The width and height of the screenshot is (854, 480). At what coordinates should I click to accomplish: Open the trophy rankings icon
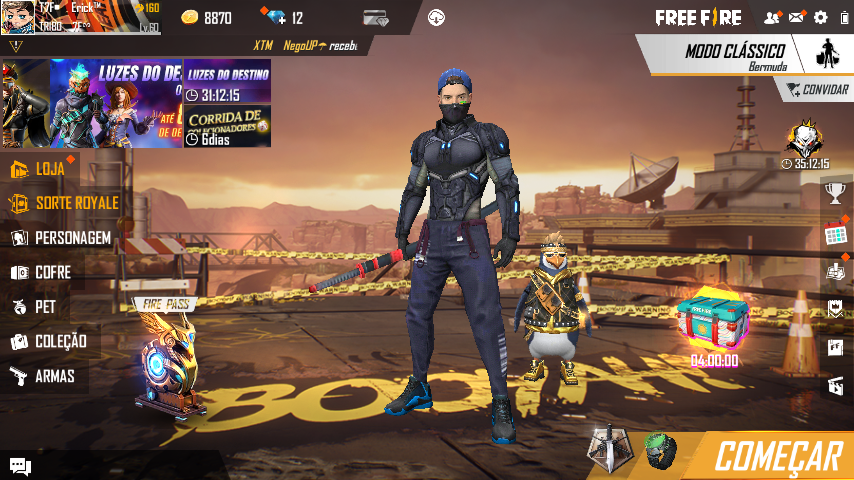pos(836,192)
